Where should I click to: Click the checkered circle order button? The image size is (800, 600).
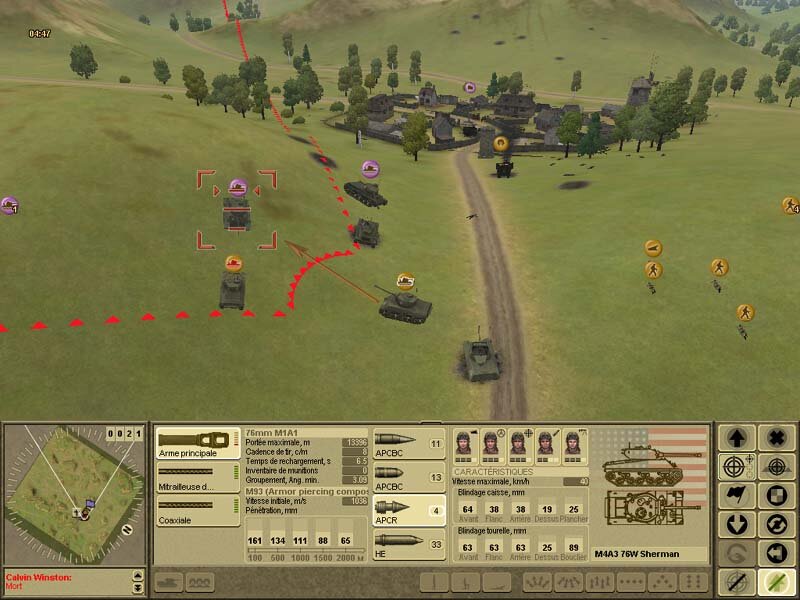click(x=775, y=496)
